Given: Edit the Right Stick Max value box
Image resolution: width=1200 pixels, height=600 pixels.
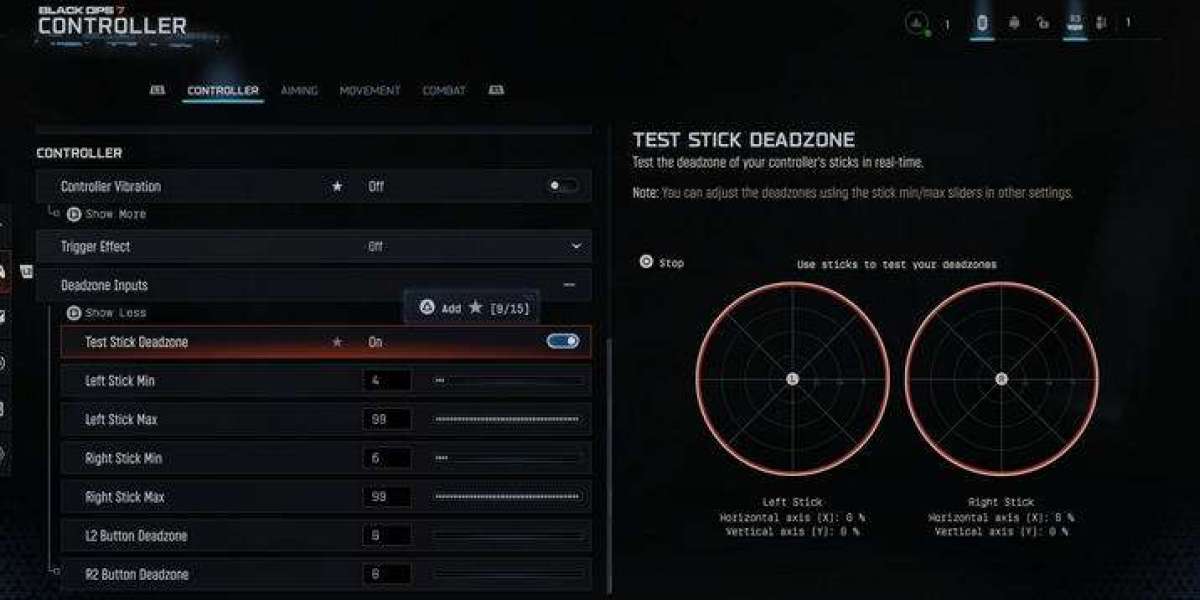Looking at the screenshot, I should click(x=386, y=497).
